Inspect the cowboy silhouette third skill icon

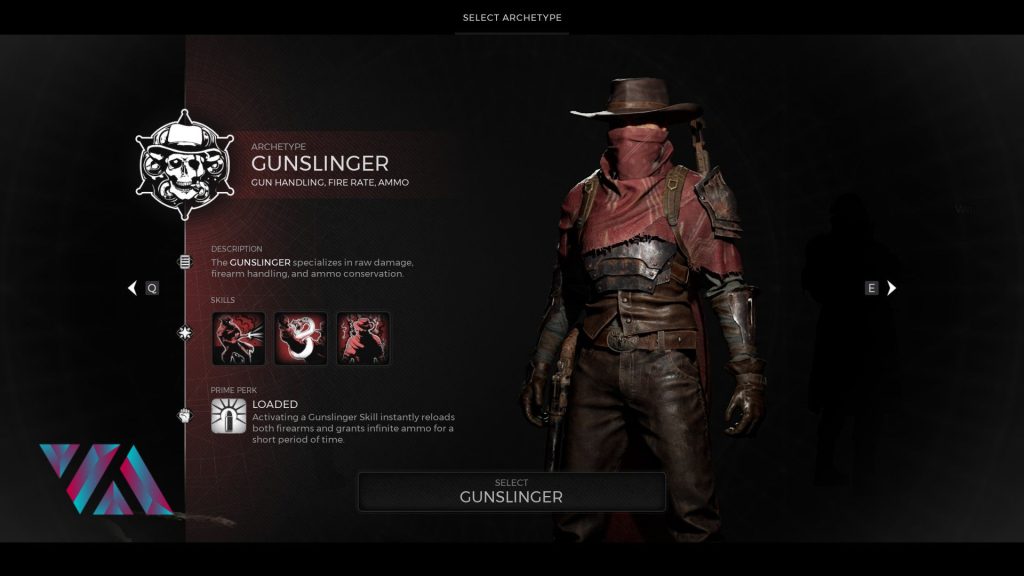pyautogui.click(x=363, y=339)
